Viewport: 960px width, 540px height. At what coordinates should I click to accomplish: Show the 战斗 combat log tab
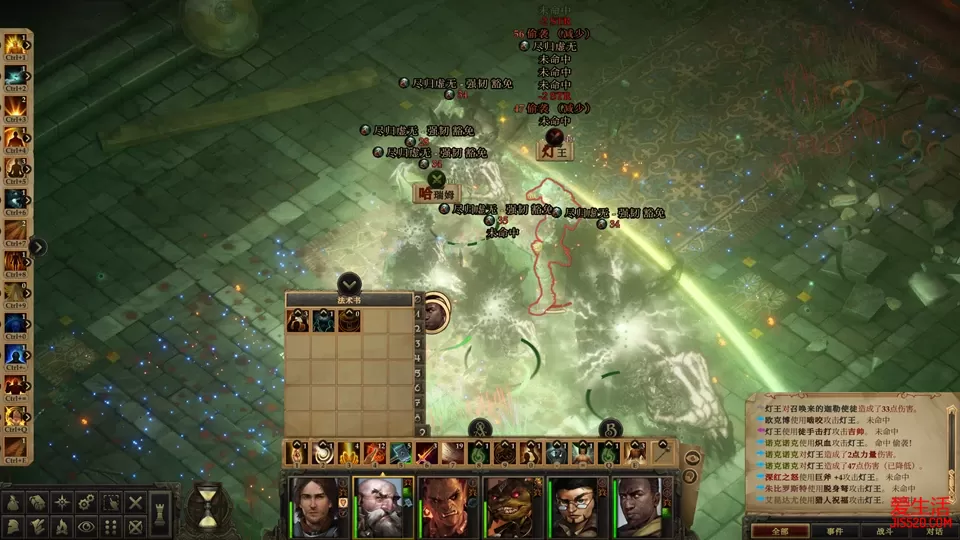pyautogui.click(x=886, y=531)
